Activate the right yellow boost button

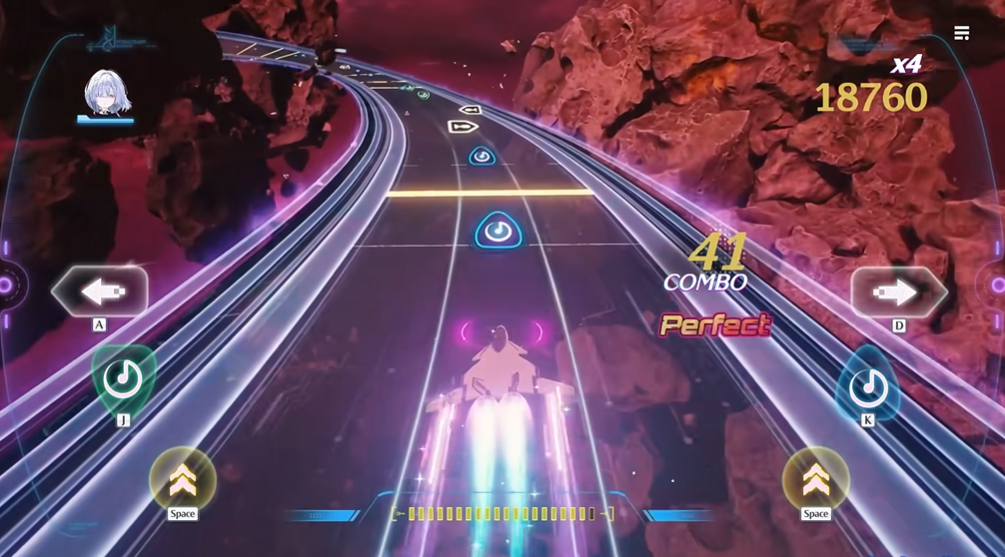click(815, 479)
